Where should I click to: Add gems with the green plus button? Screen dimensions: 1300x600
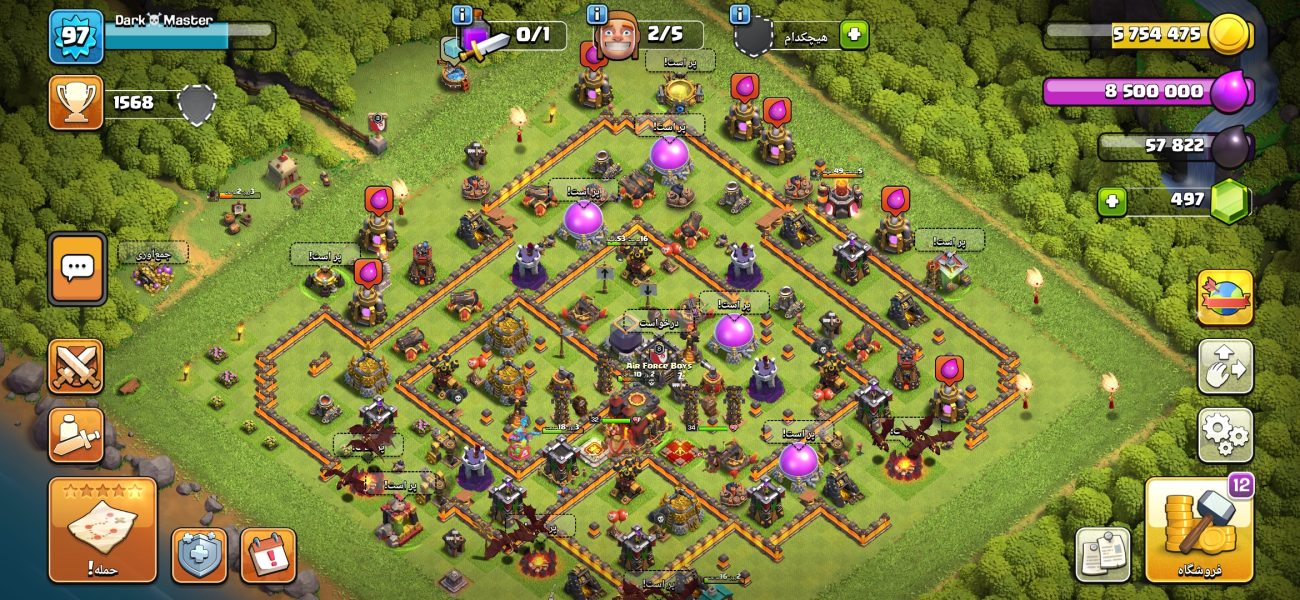[1112, 202]
